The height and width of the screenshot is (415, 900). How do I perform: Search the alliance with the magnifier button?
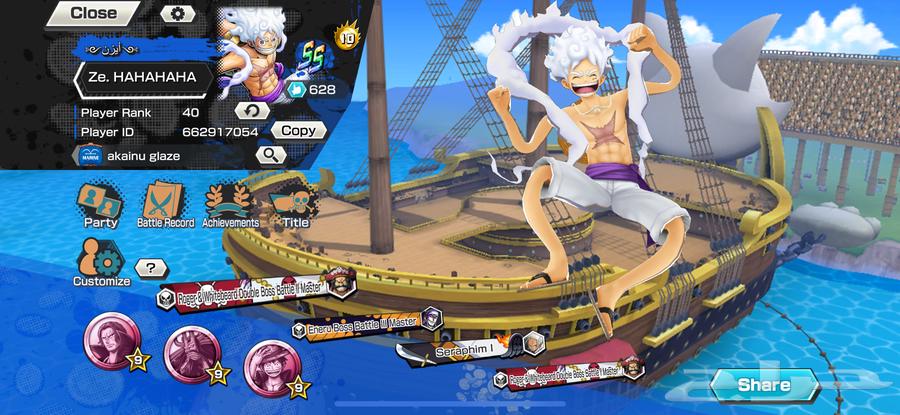271,155
